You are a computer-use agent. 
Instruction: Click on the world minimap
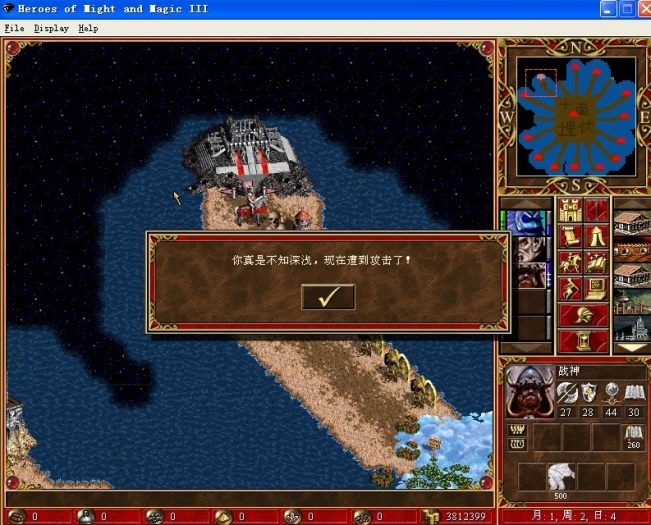(575, 115)
